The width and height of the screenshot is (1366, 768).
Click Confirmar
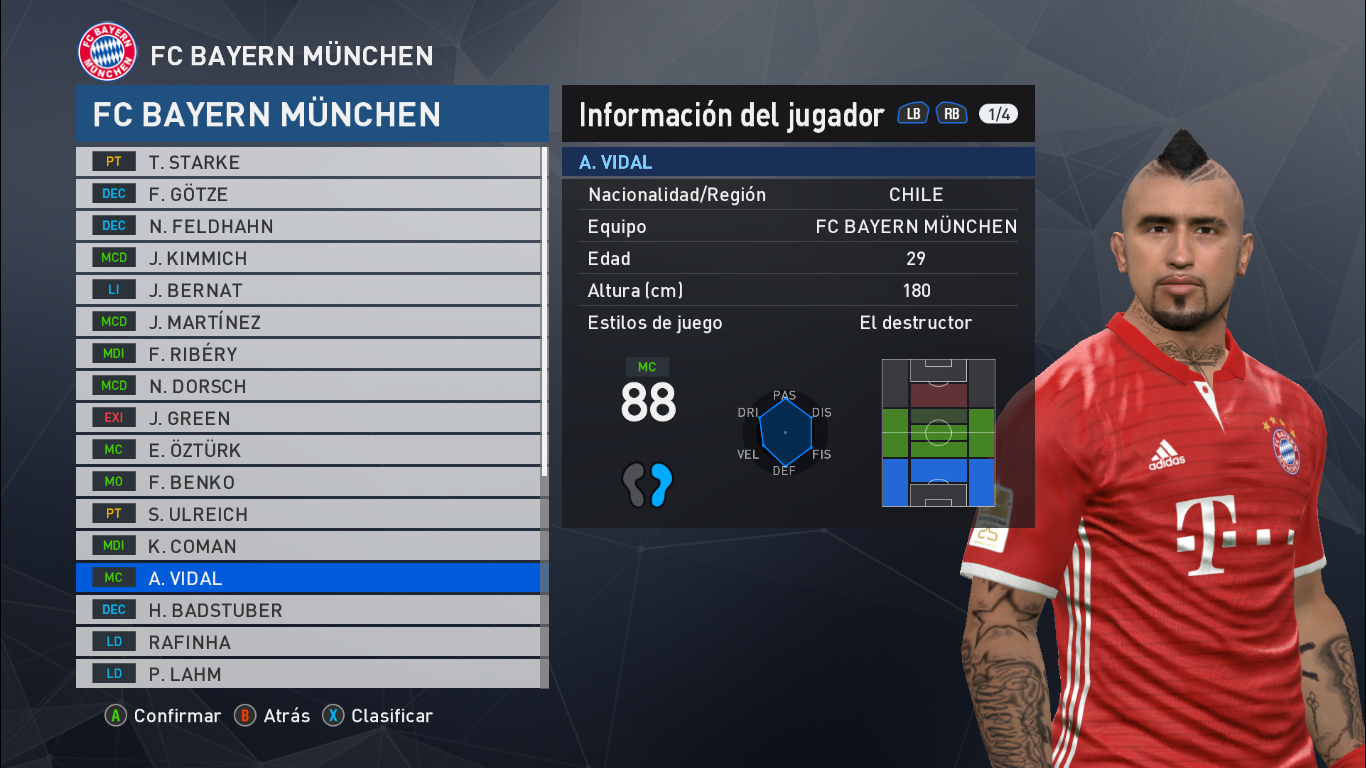pos(176,716)
